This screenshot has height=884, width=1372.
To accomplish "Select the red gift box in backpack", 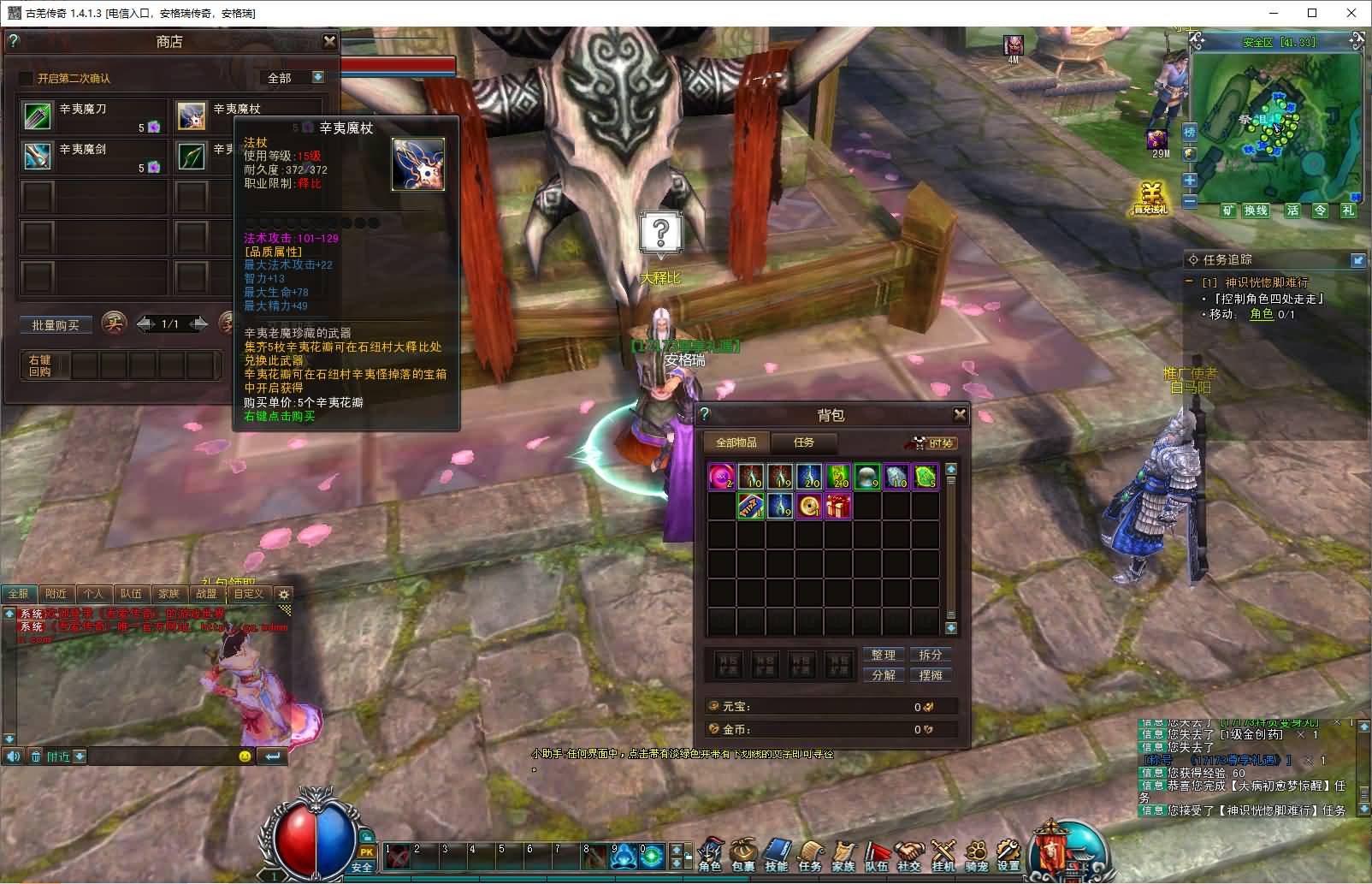I will [838, 506].
